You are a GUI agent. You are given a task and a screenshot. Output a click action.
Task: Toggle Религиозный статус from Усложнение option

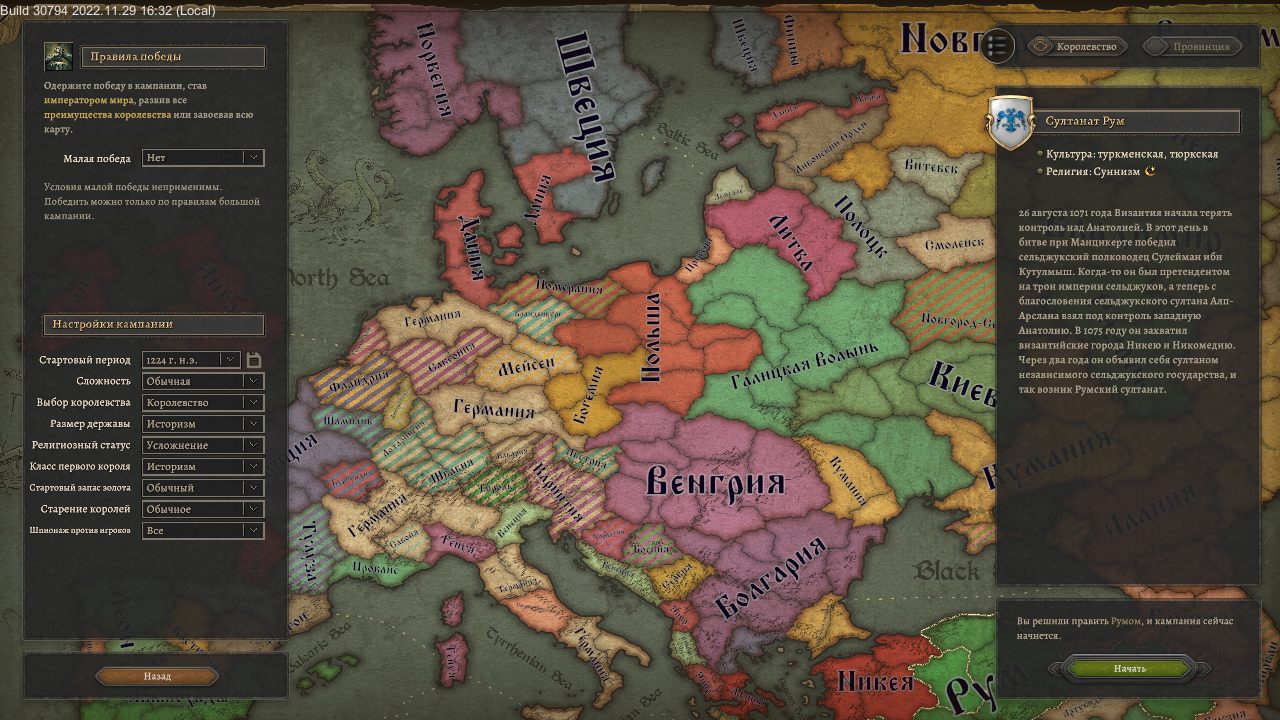pos(202,444)
